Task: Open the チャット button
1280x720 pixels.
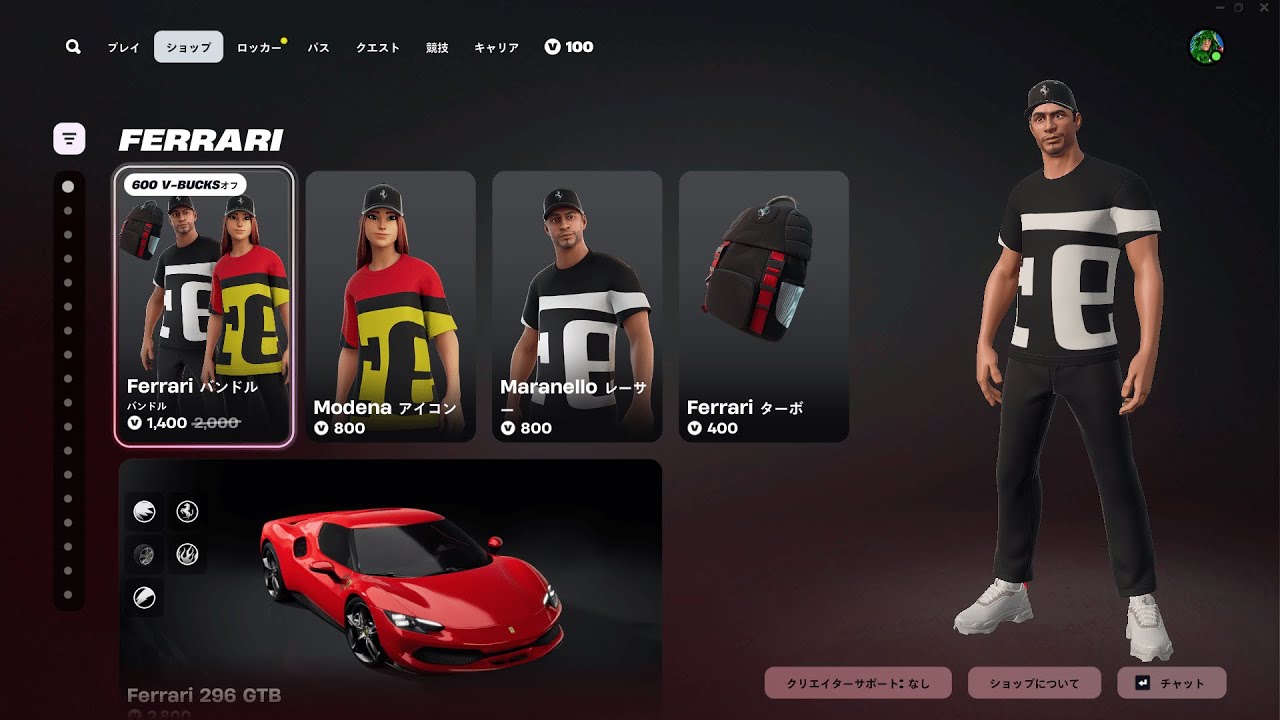Action: coord(1171,683)
